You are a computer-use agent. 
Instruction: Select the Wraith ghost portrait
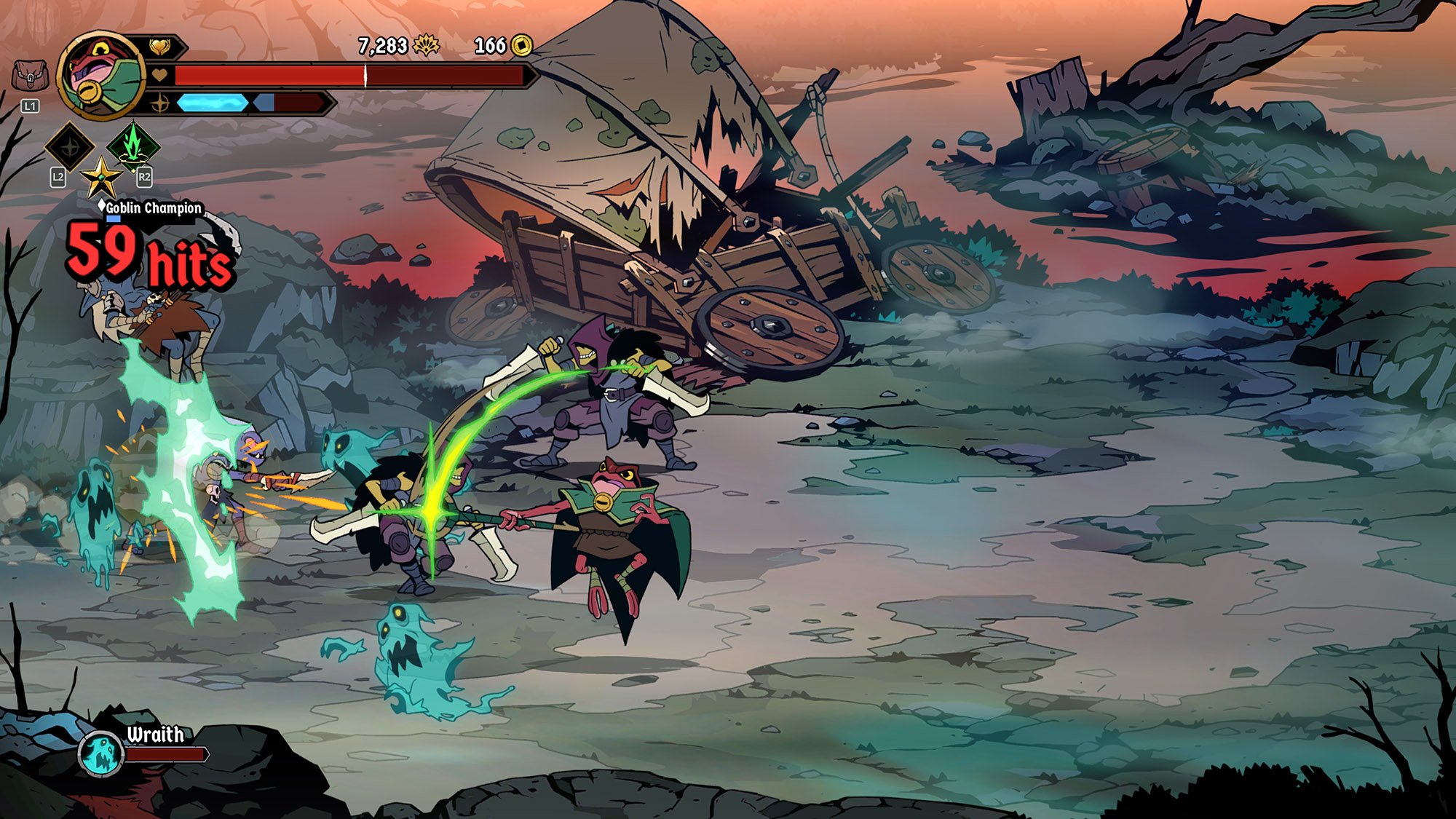(101, 752)
